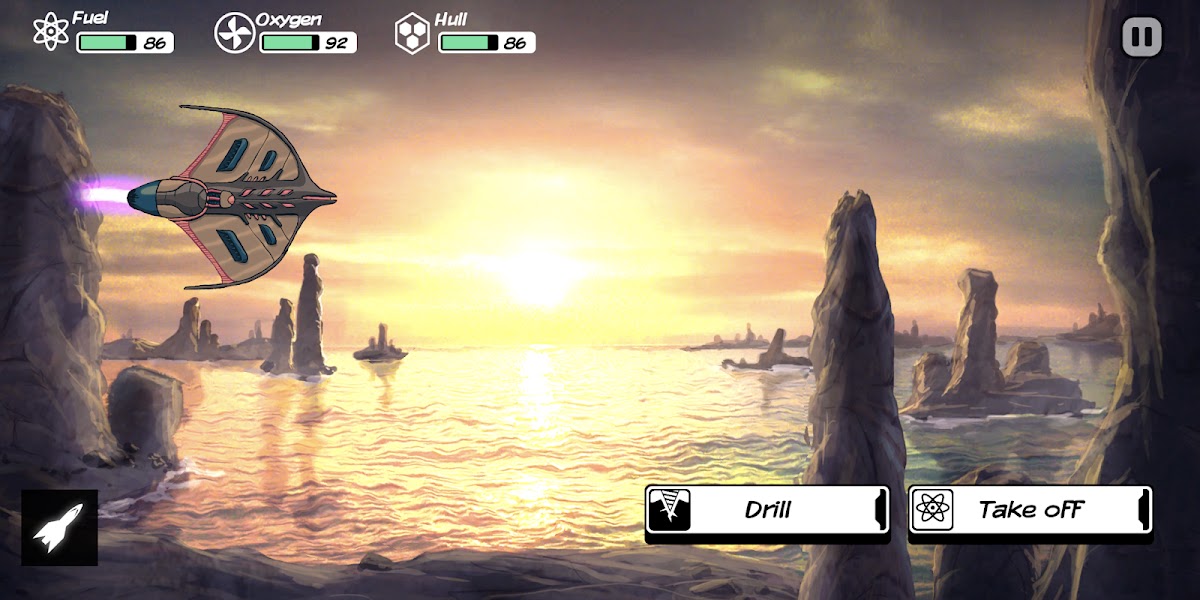Pause the game
Screen dimensions: 1200x600
tap(1142, 38)
